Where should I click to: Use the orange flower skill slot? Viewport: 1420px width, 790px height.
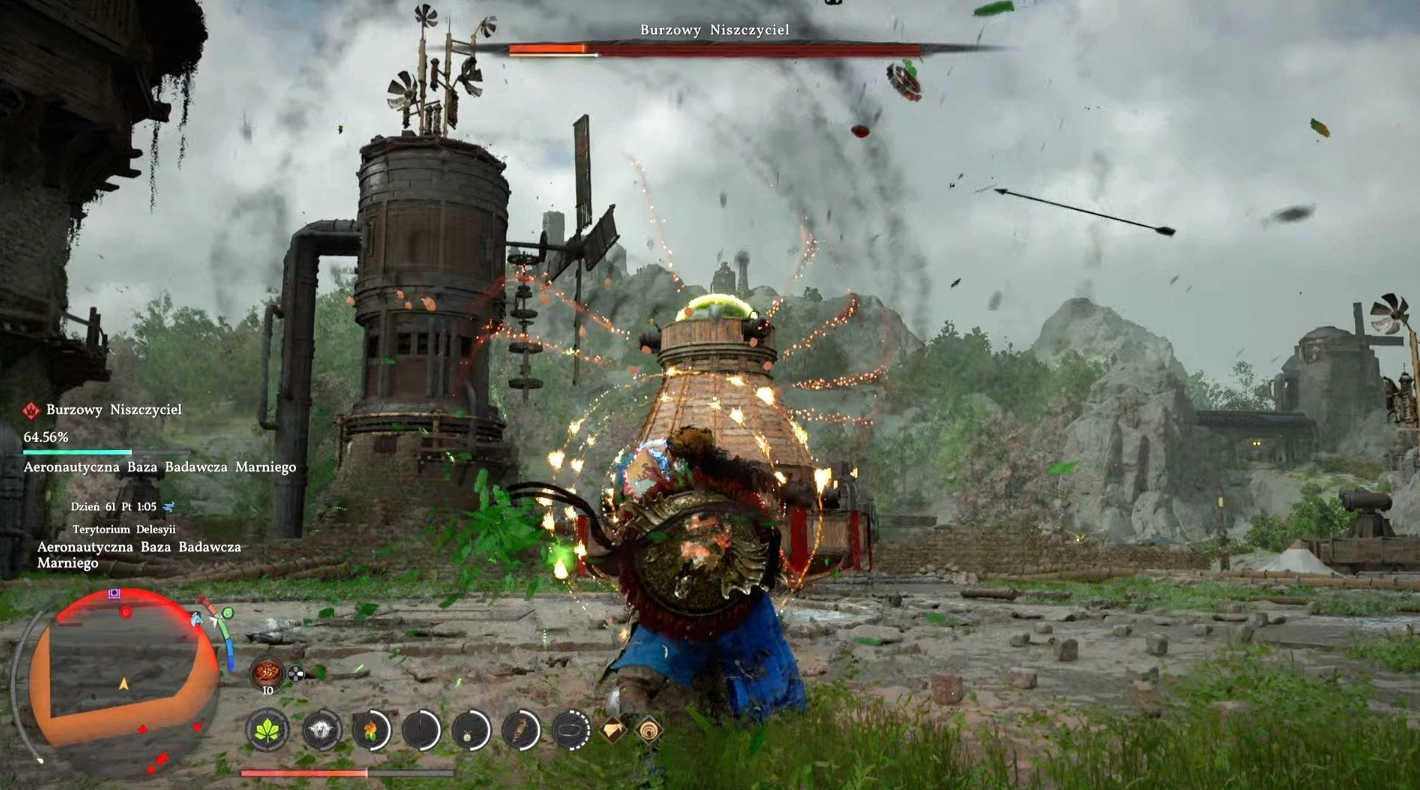371,730
